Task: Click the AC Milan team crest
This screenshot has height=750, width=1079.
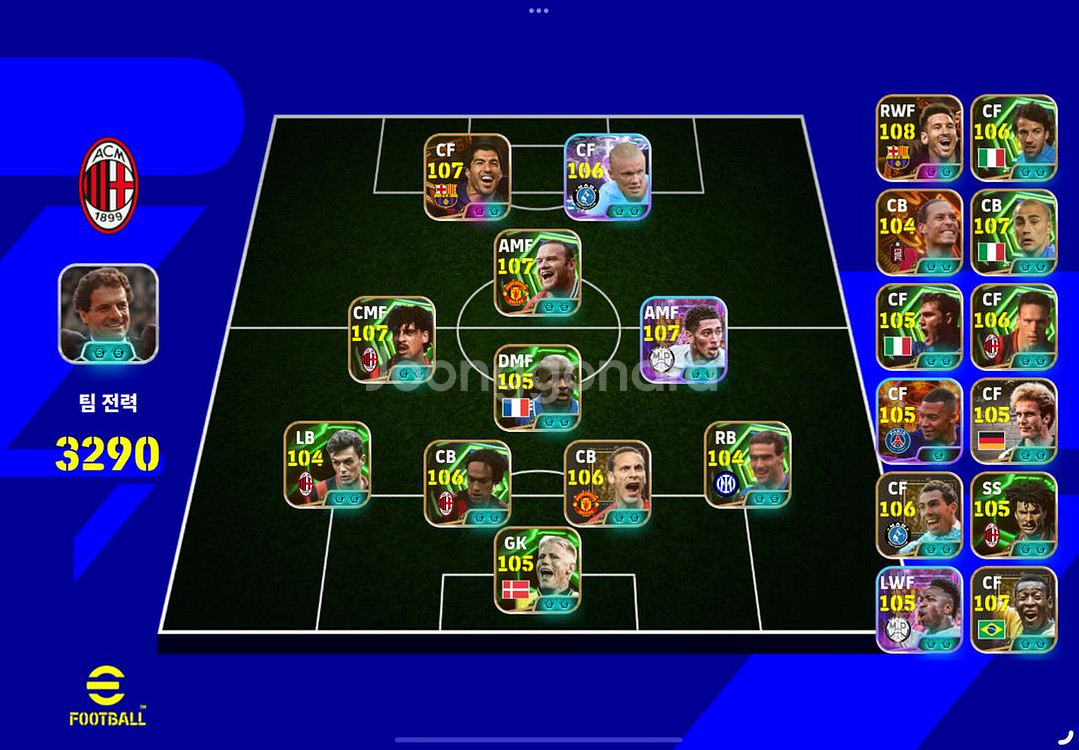Action: click(x=108, y=185)
